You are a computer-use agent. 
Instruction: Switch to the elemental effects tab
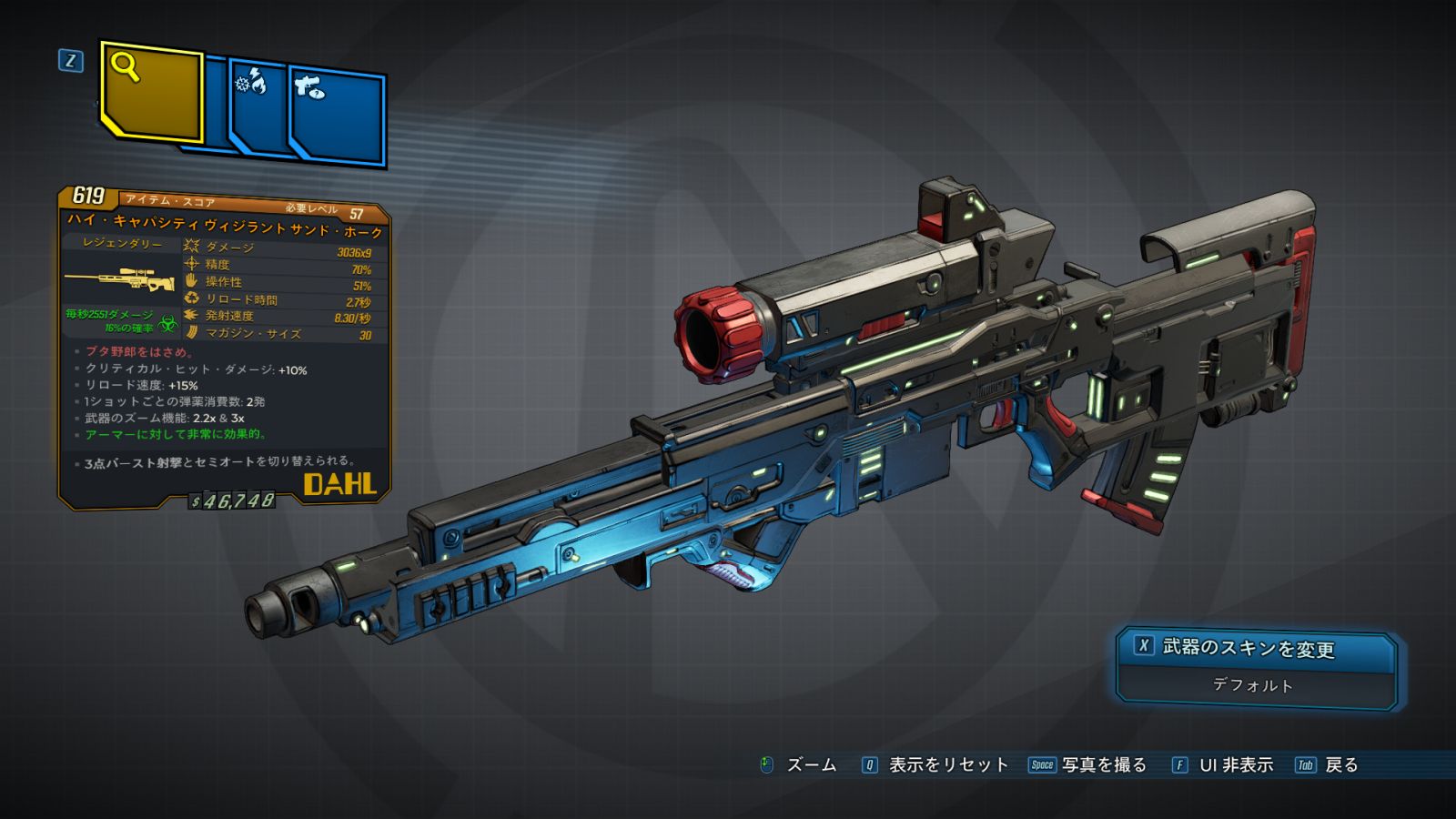(258, 106)
